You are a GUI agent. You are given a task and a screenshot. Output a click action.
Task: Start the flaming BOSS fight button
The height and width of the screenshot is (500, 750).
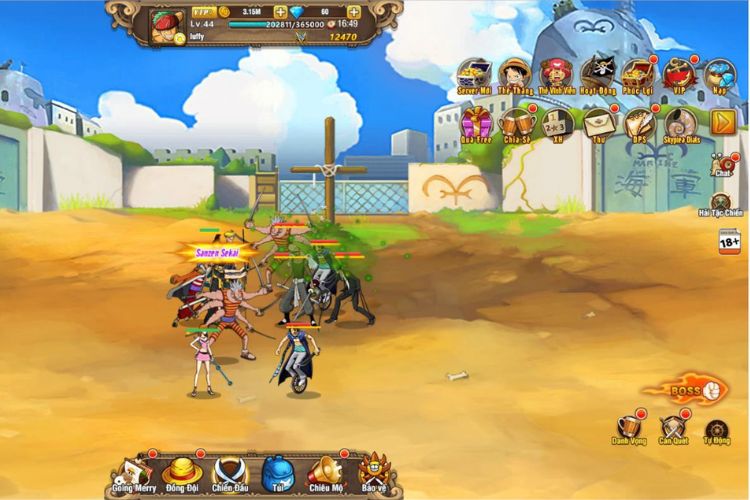tap(687, 389)
